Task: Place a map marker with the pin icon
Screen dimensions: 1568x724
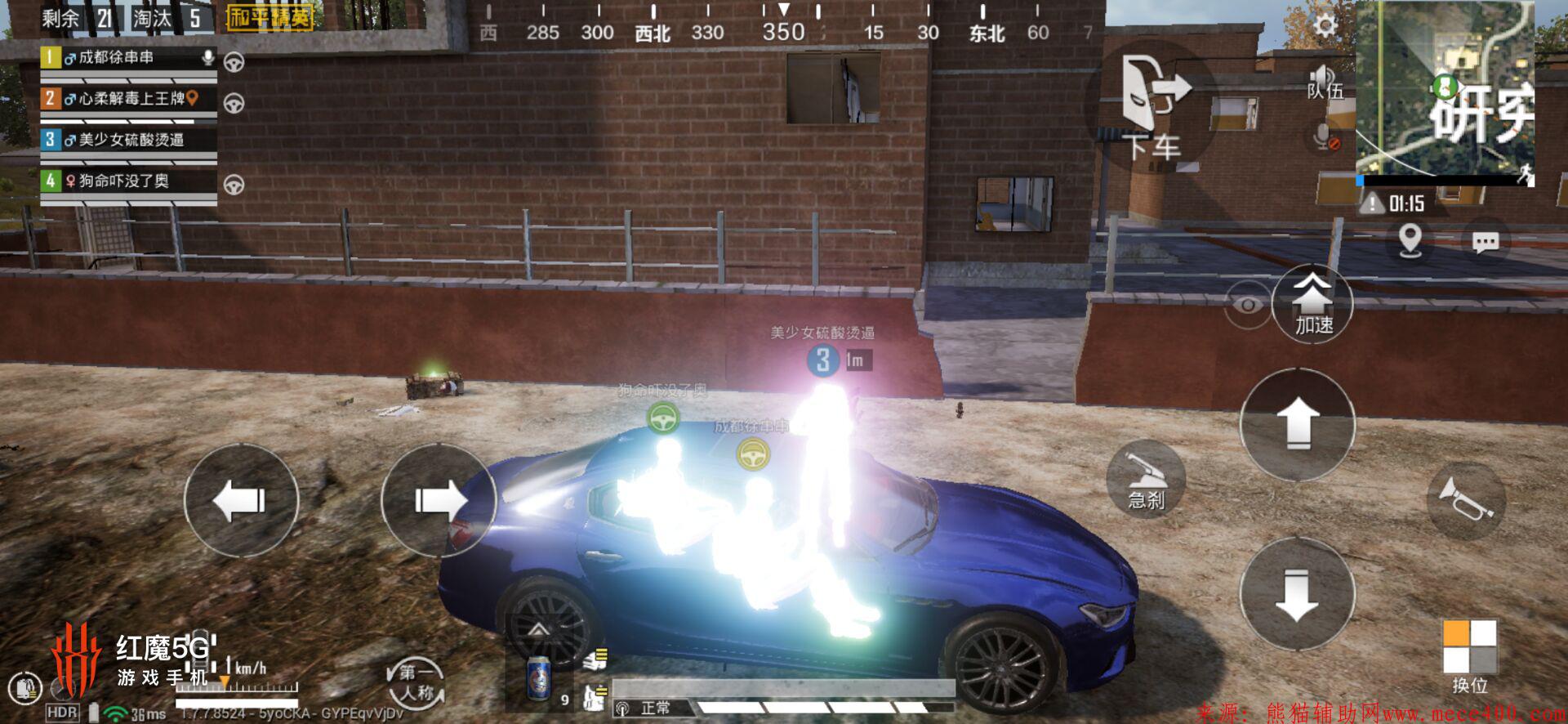Action: pyautogui.click(x=1410, y=241)
